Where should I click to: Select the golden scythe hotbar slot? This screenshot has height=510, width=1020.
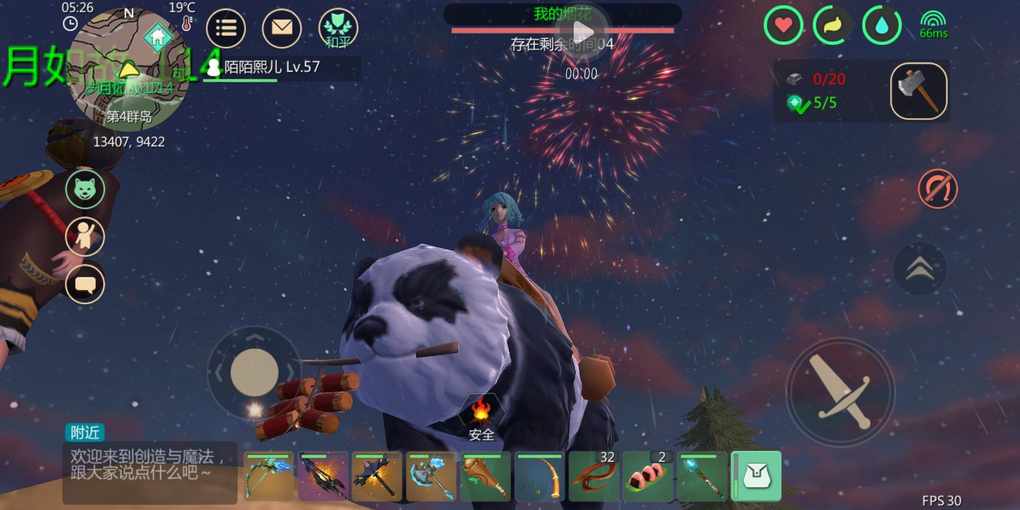540,476
